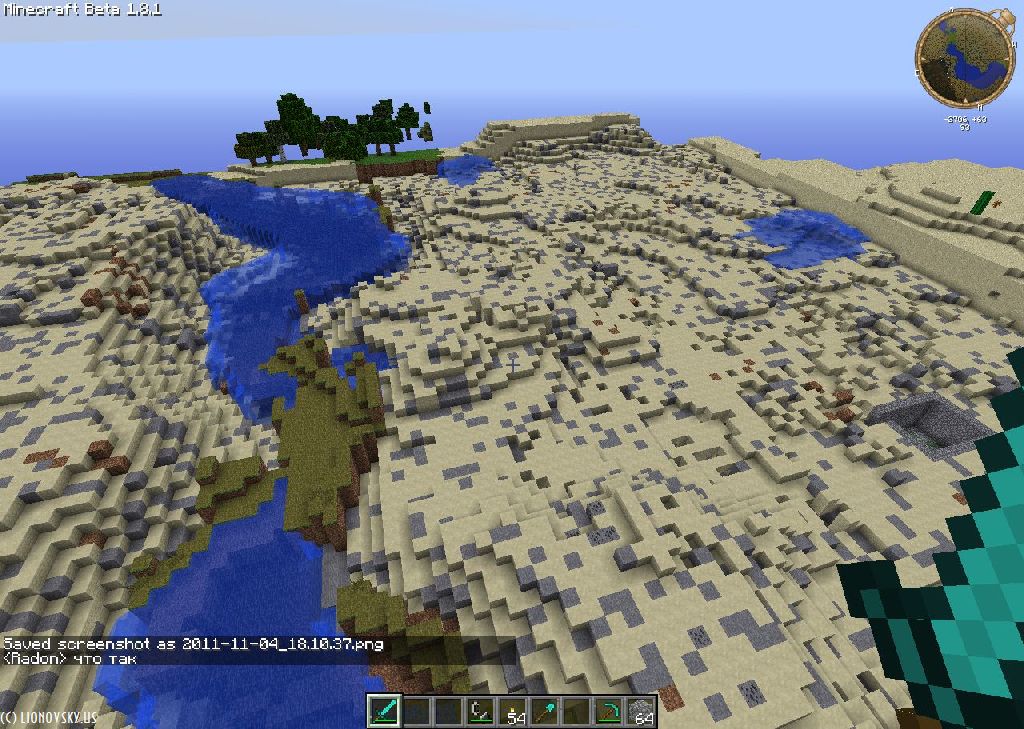Choose the torch stack of 54

(x=513, y=711)
